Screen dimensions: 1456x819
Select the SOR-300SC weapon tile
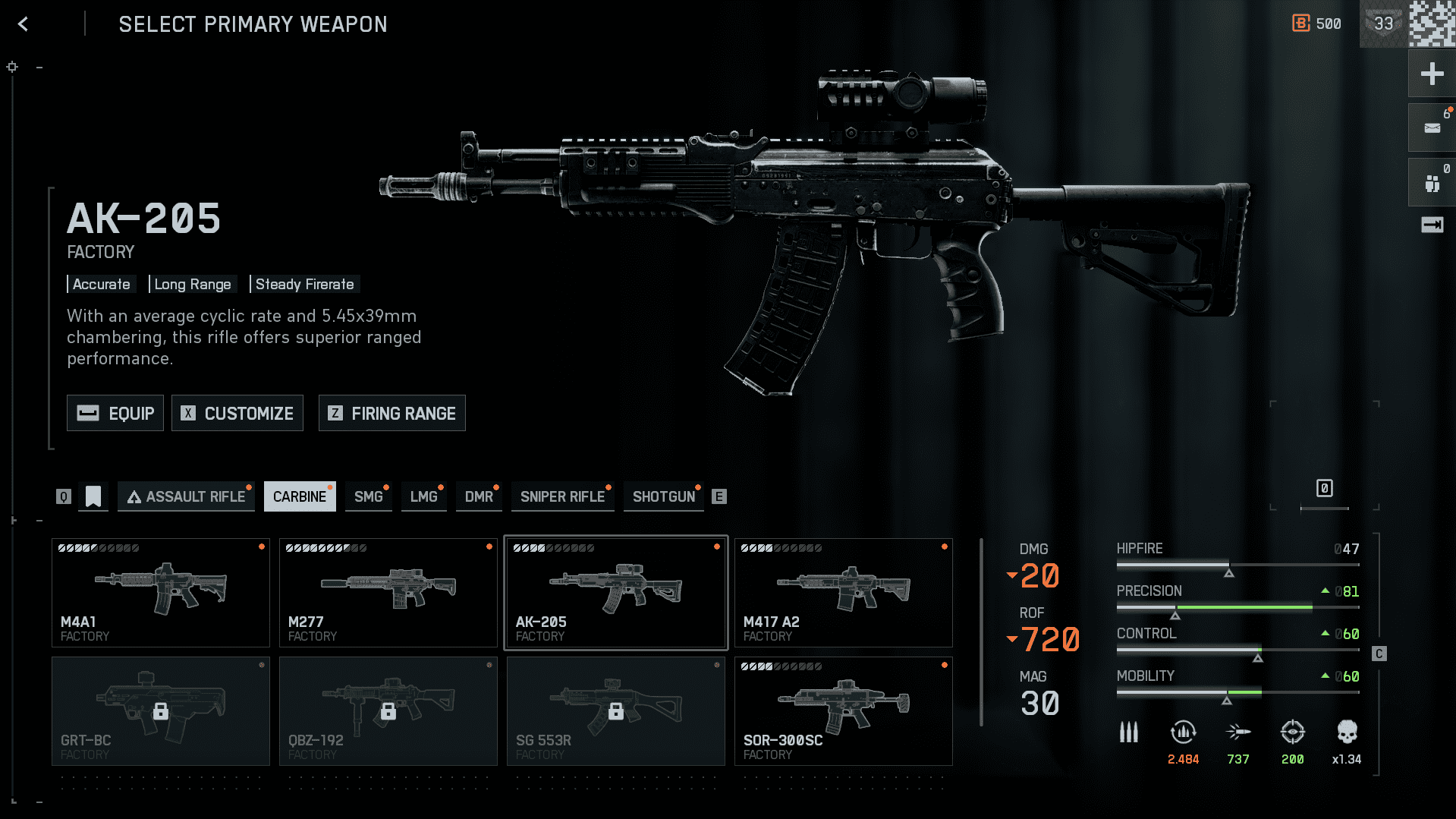click(843, 711)
